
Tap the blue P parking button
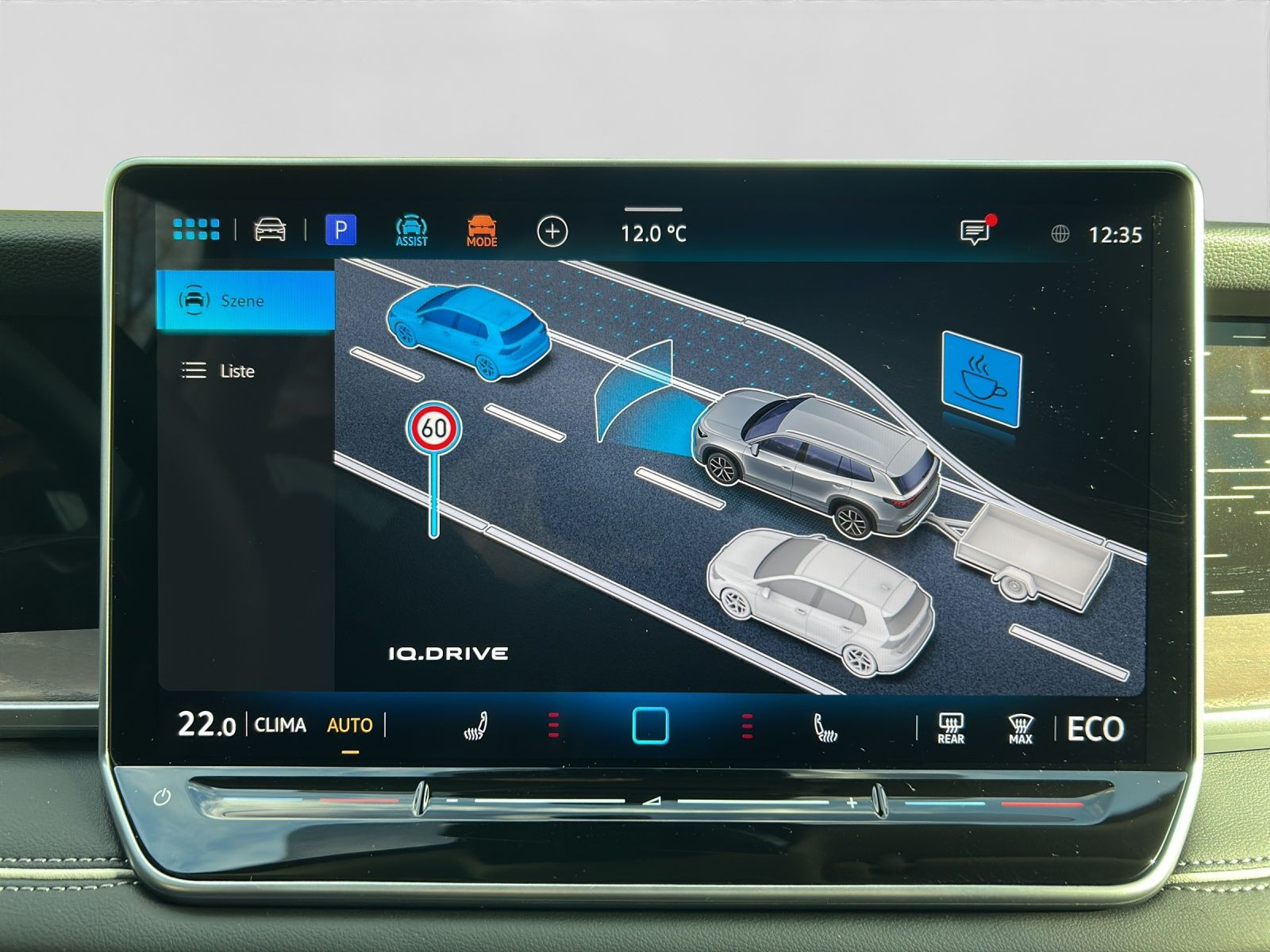pos(341,230)
